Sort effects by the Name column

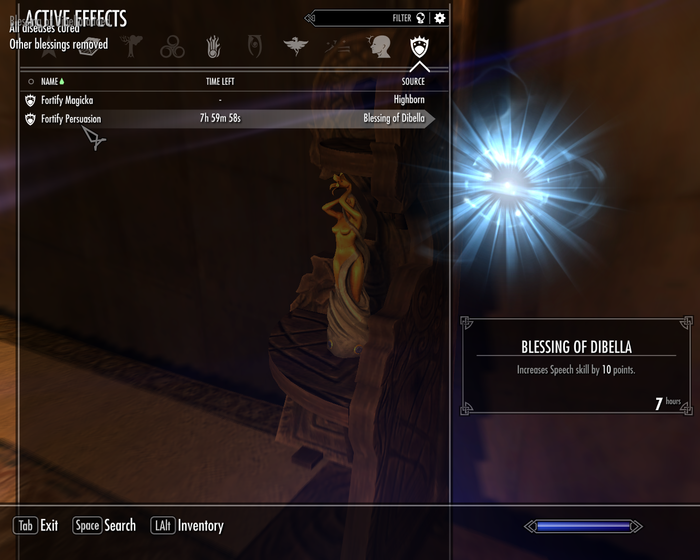point(50,81)
